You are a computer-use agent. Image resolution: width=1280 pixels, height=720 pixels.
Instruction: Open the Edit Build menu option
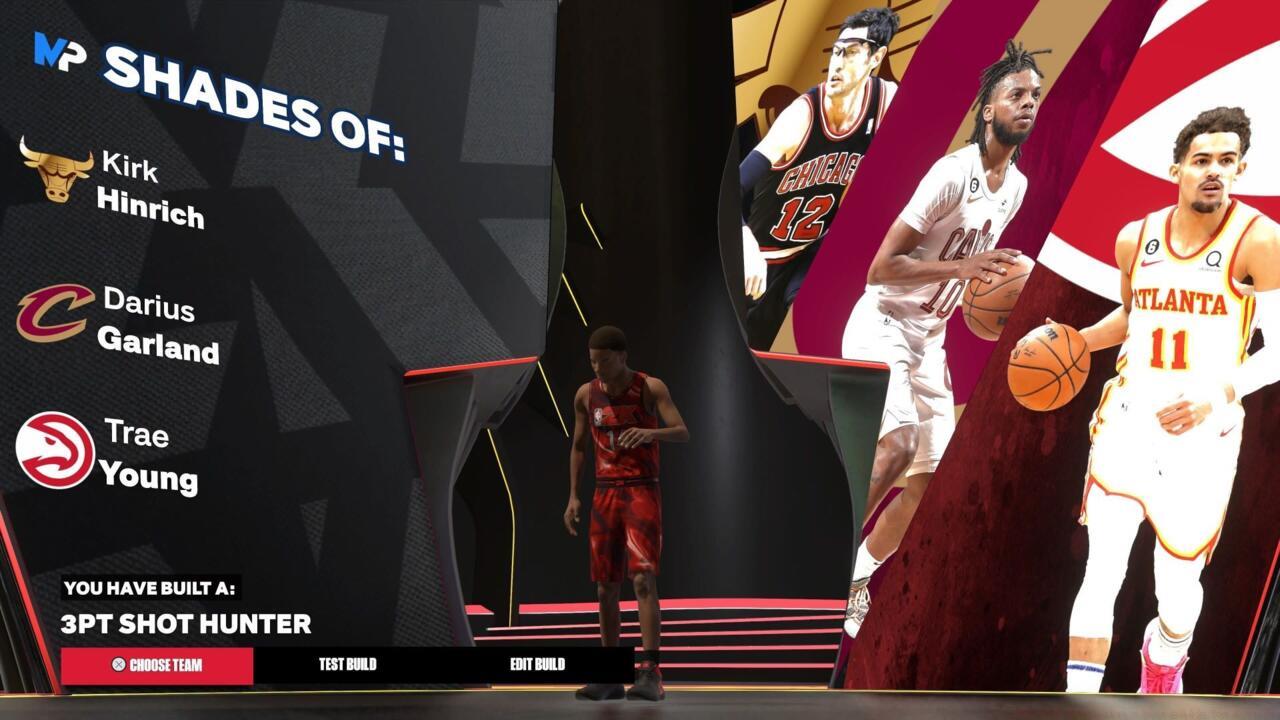[x=537, y=662]
